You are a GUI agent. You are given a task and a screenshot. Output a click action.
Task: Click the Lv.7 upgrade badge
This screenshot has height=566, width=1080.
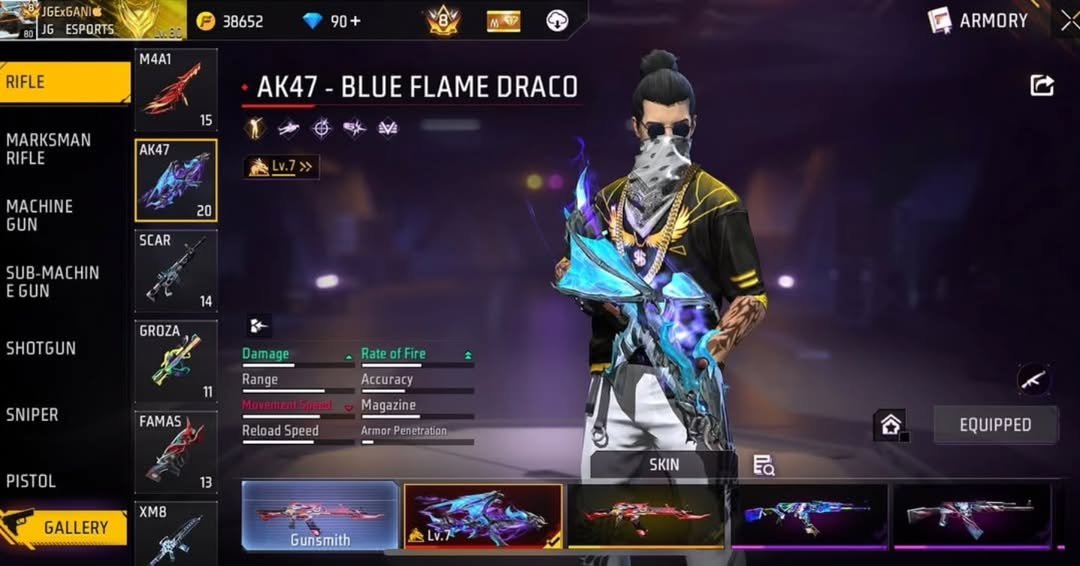[281, 167]
